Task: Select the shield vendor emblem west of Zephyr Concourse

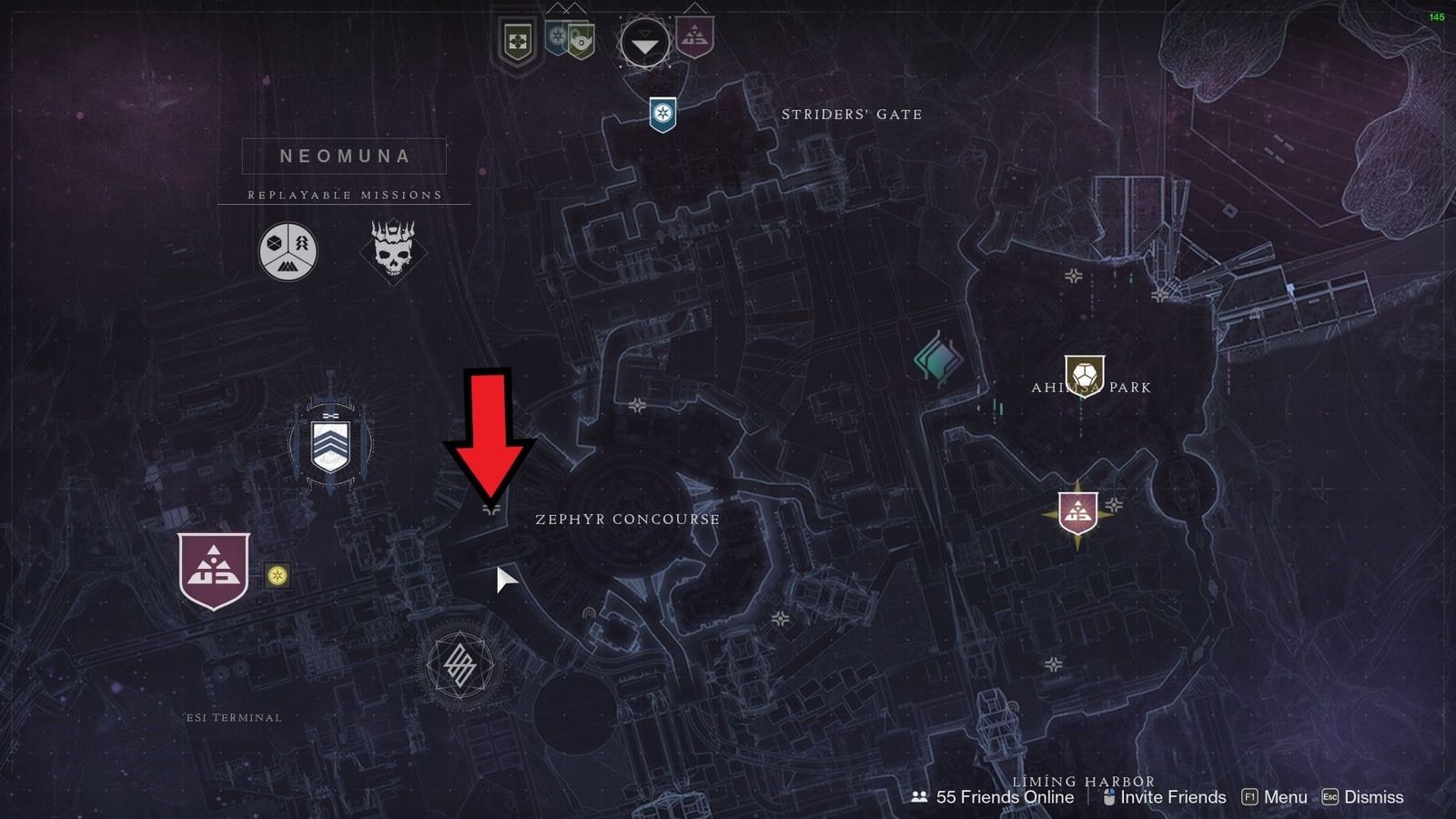Action: (x=332, y=445)
